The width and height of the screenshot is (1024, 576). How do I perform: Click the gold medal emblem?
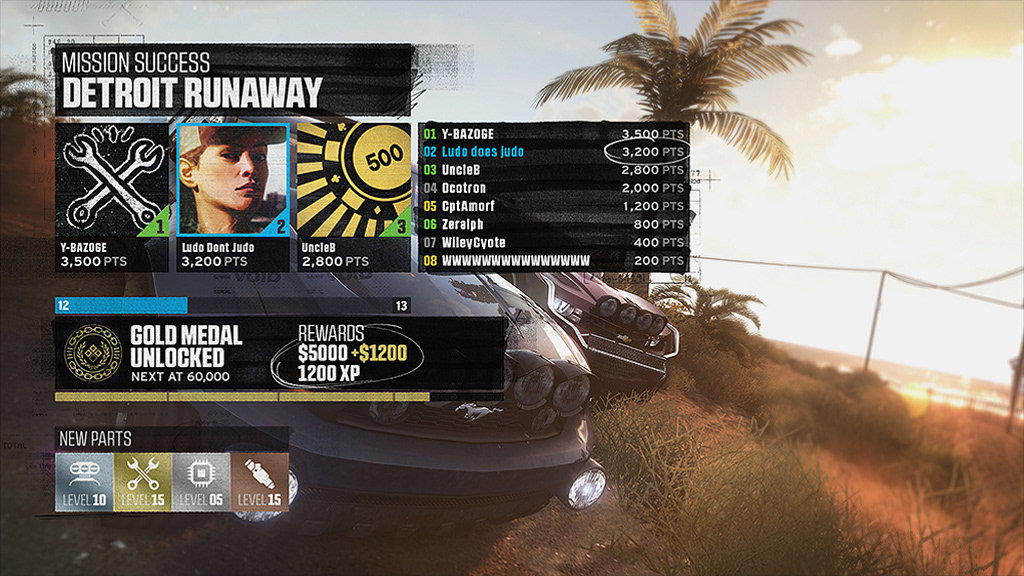(x=88, y=352)
